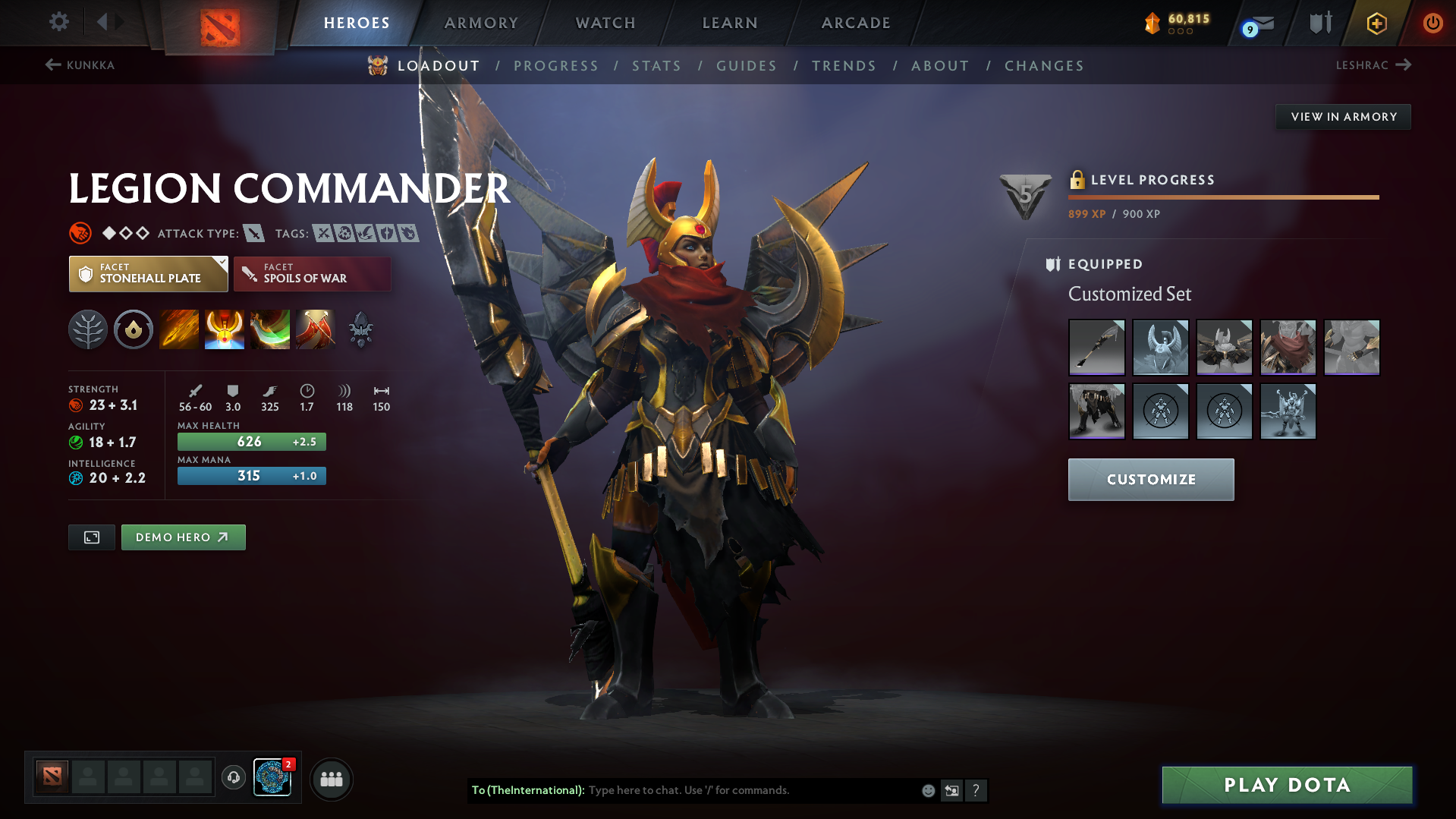This screenshot has height=819, width=1456.
Task: Open the Overwhelming Odds ability details
Action: (179, 329)
